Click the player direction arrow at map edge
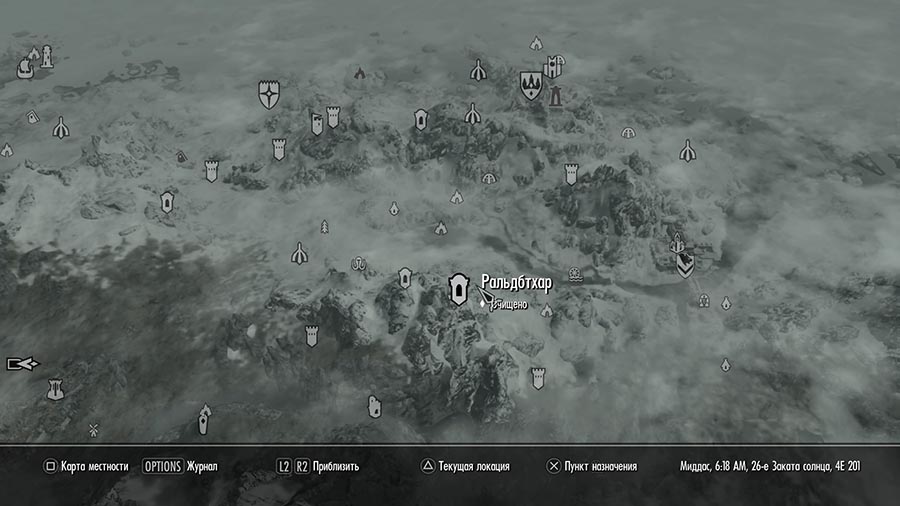The height and width of the screenshot is (506, 900). pyautogui.click(x=21, y=364)
